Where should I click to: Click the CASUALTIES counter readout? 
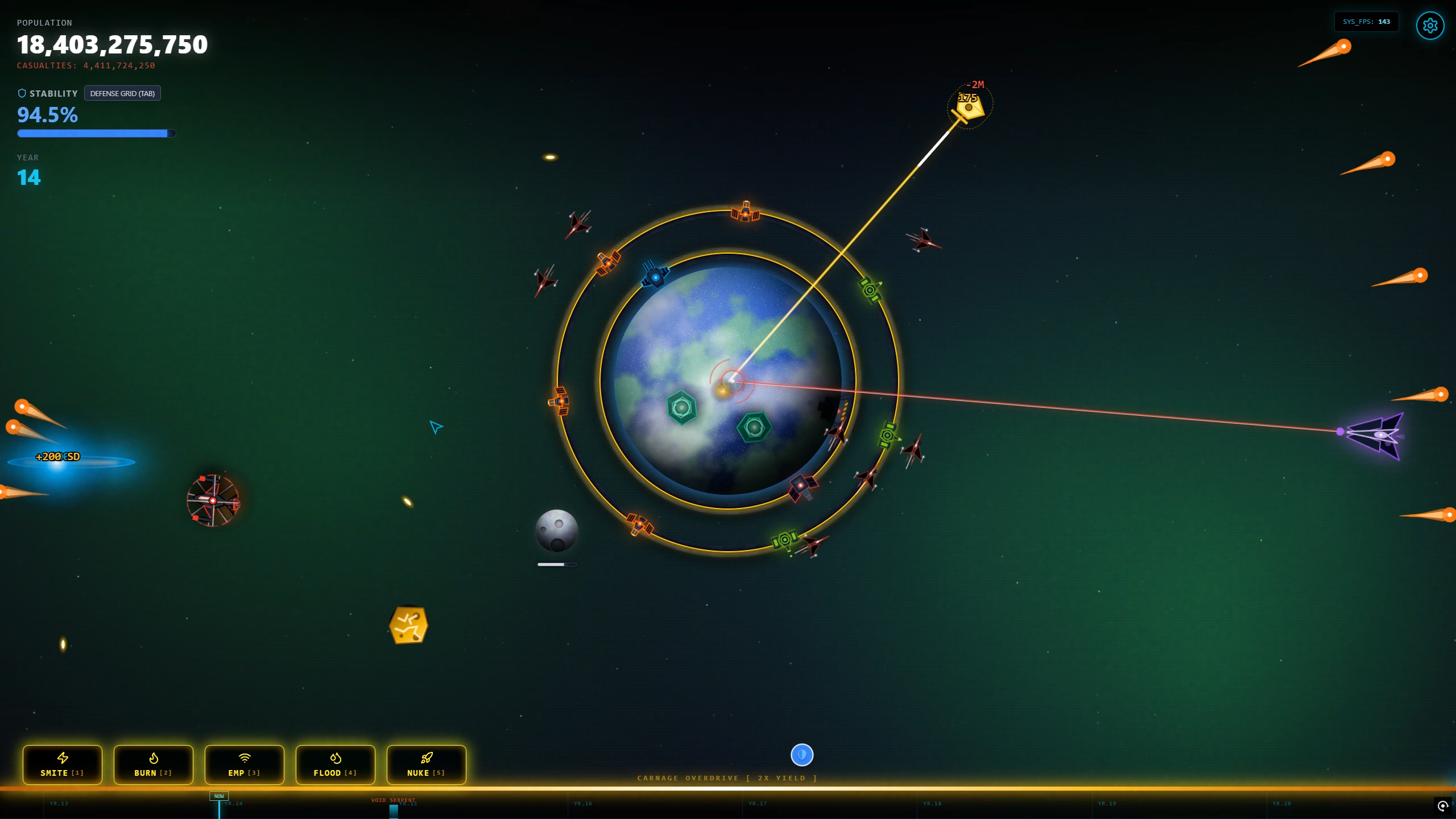pos(85,65)
